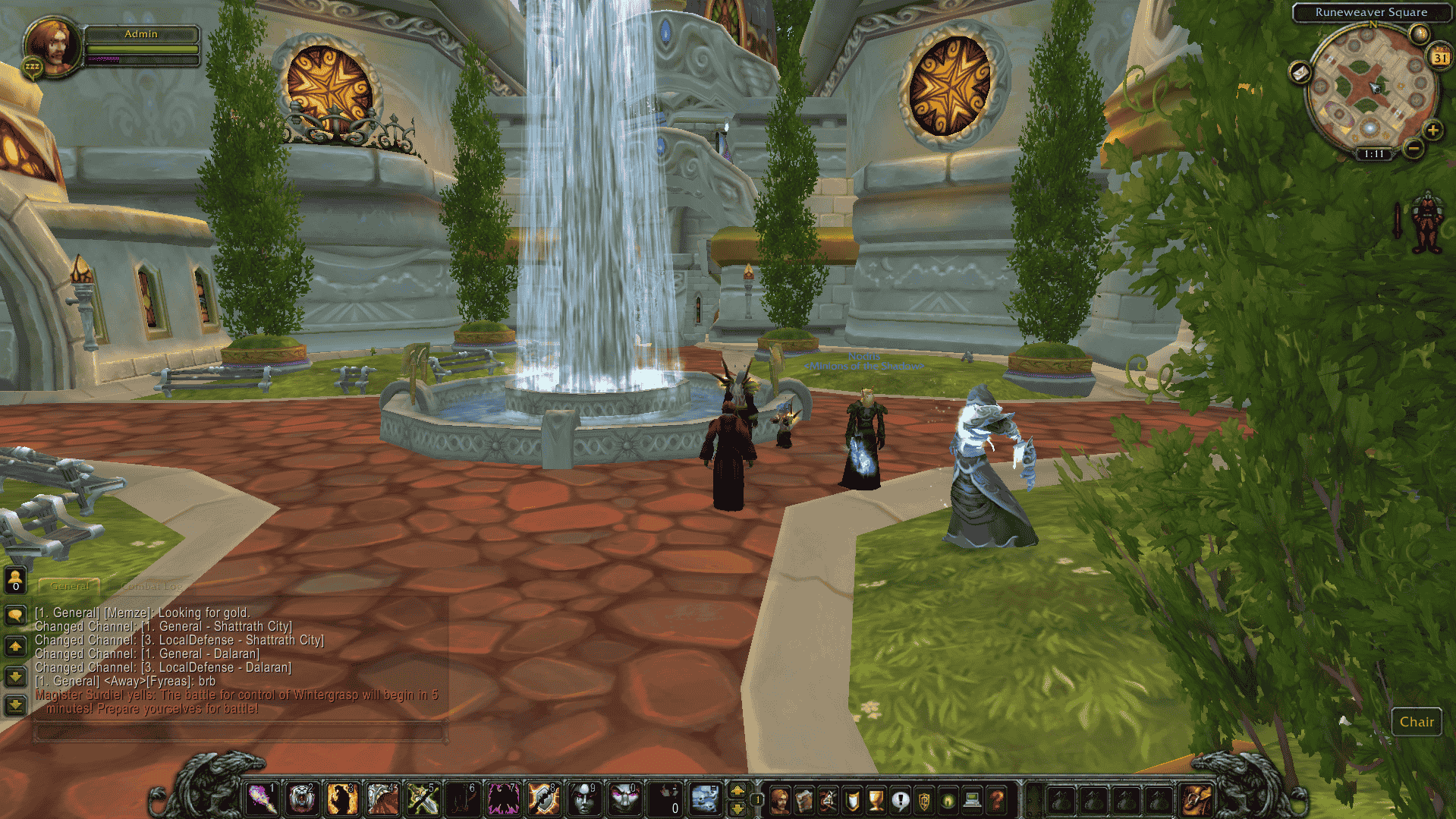Open the help question mark icon
Viewport: 1456px width, 819px height.
(996, 801)
